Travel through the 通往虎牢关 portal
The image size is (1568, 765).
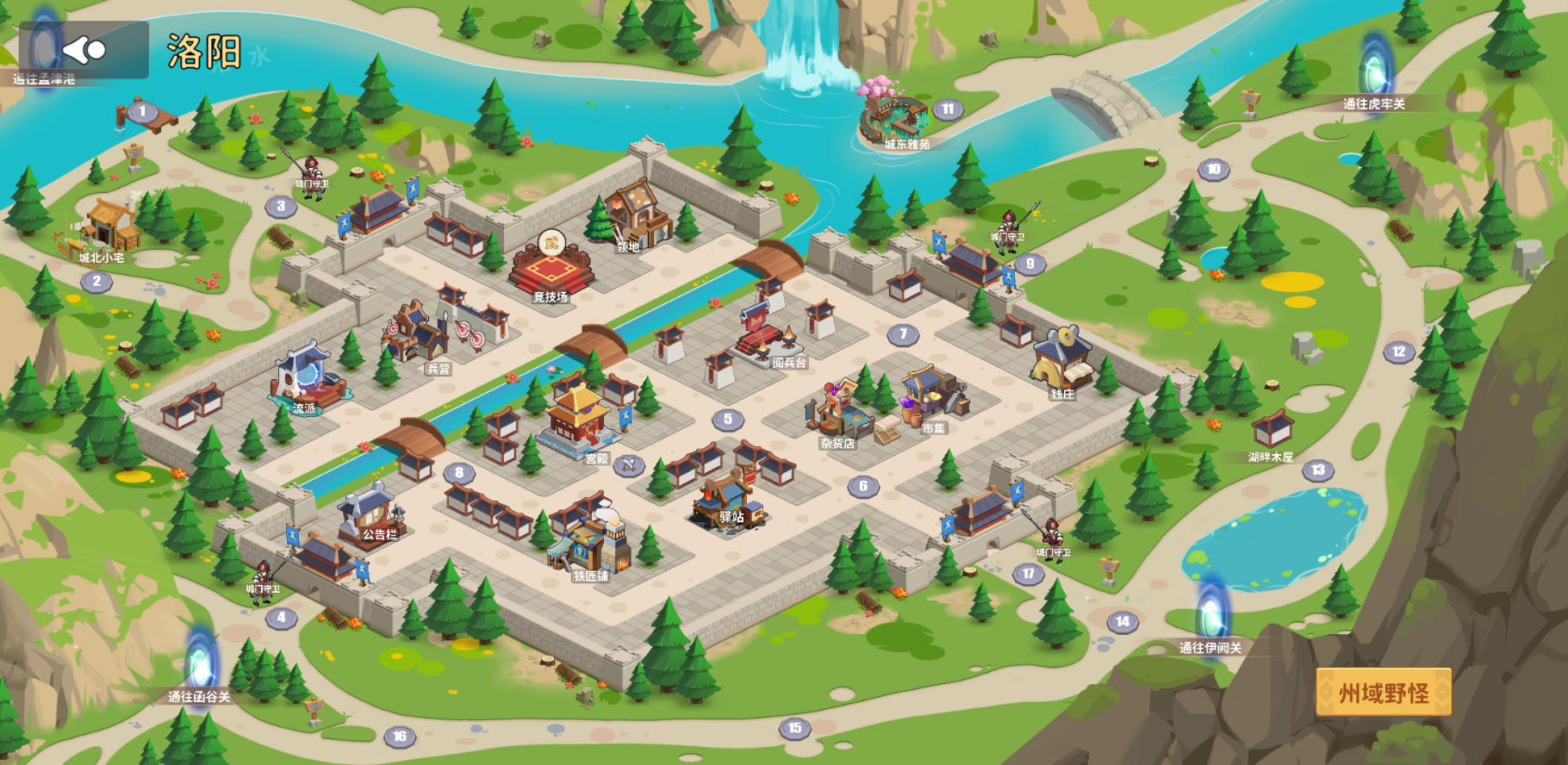tap(1376, 69)
